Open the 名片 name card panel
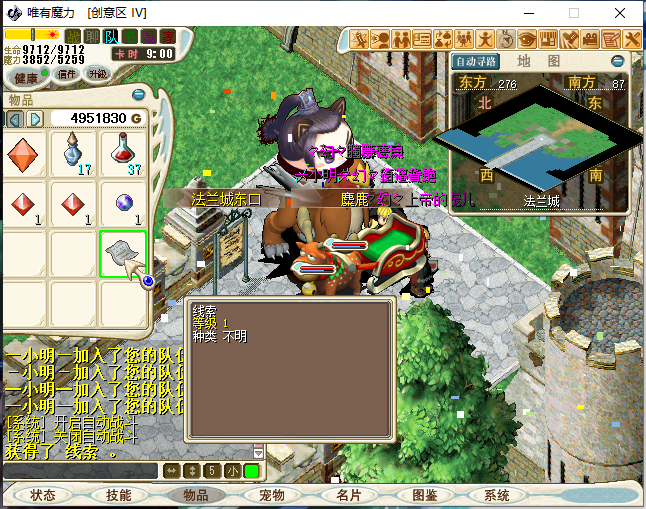The image size is (646, 509). click(348, 495)
